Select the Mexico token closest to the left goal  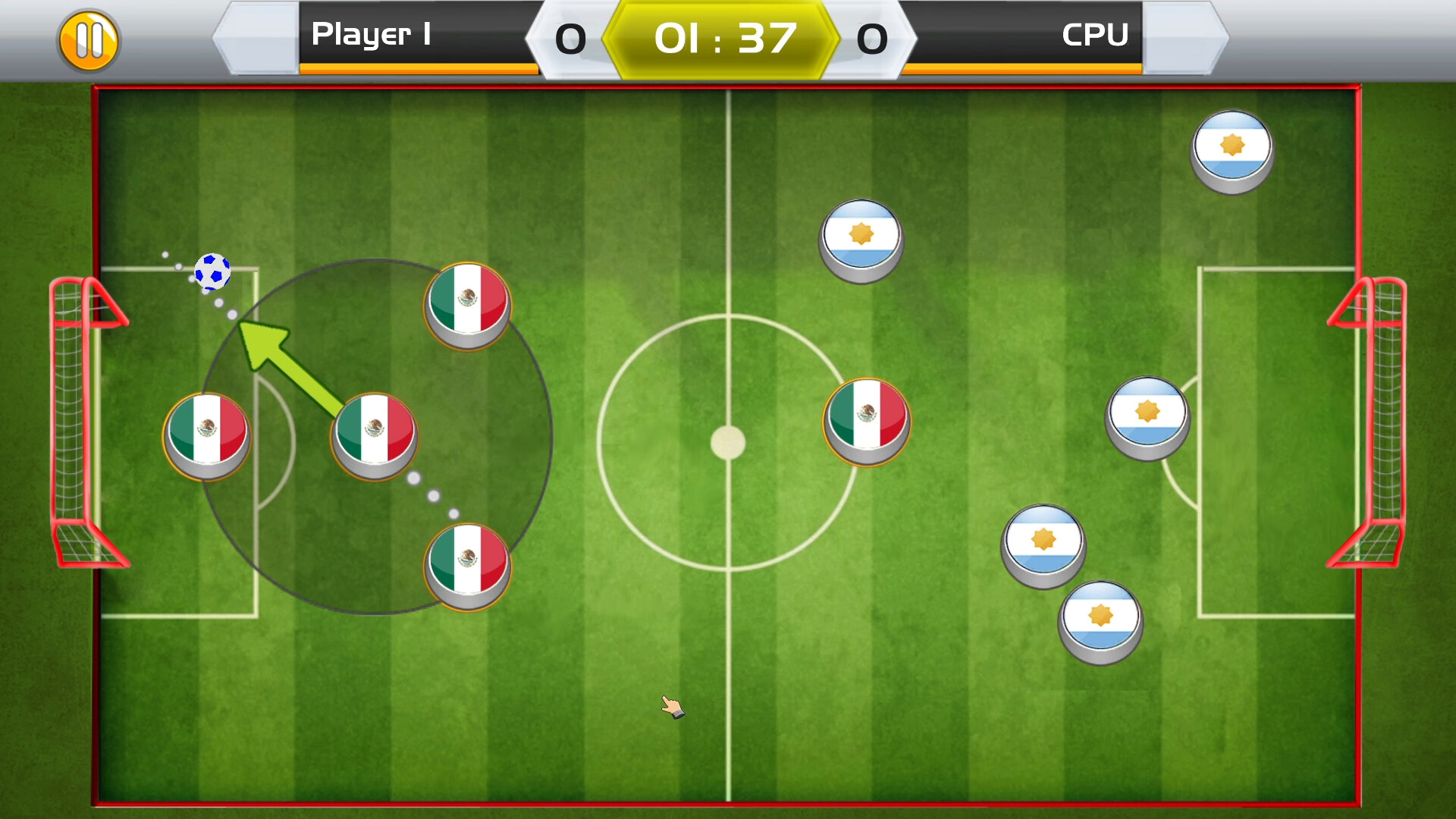(208, 434)
